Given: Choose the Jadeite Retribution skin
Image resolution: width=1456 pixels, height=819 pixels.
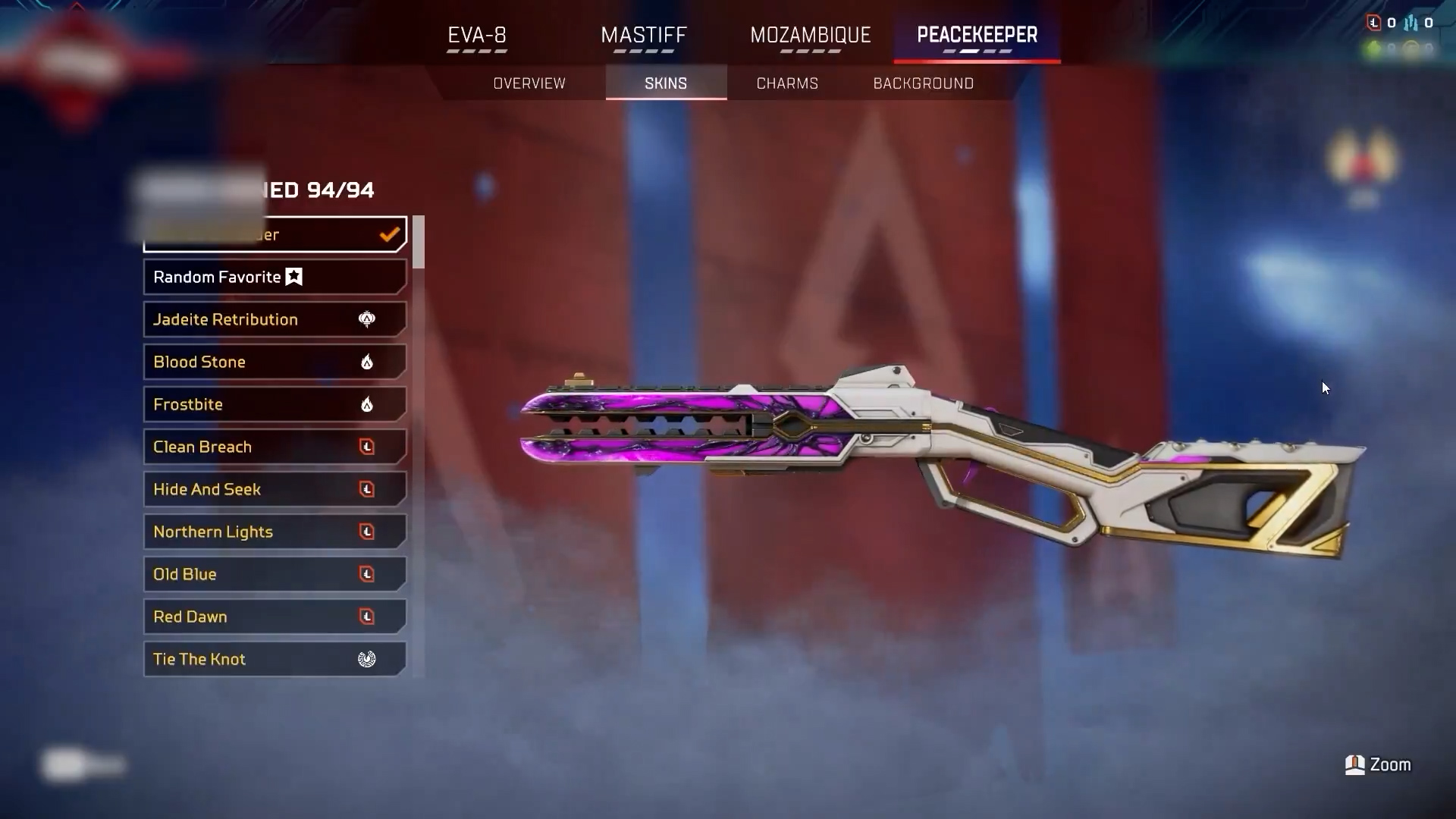Looking at the screenshot, I should [x=275, y=319].
